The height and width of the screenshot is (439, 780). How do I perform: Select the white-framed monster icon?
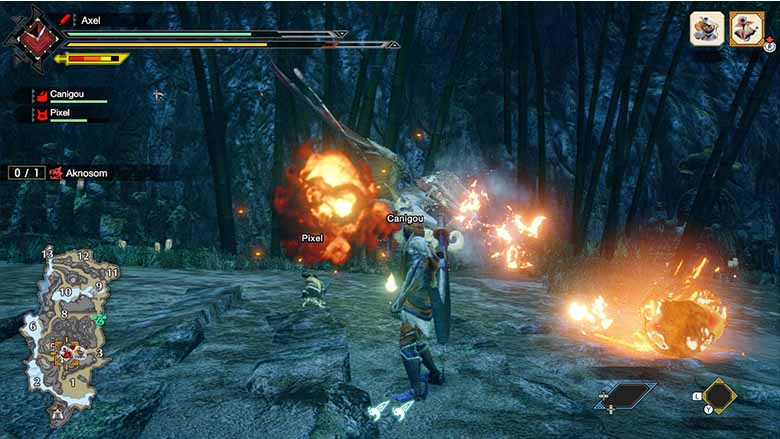pos(707,28)
